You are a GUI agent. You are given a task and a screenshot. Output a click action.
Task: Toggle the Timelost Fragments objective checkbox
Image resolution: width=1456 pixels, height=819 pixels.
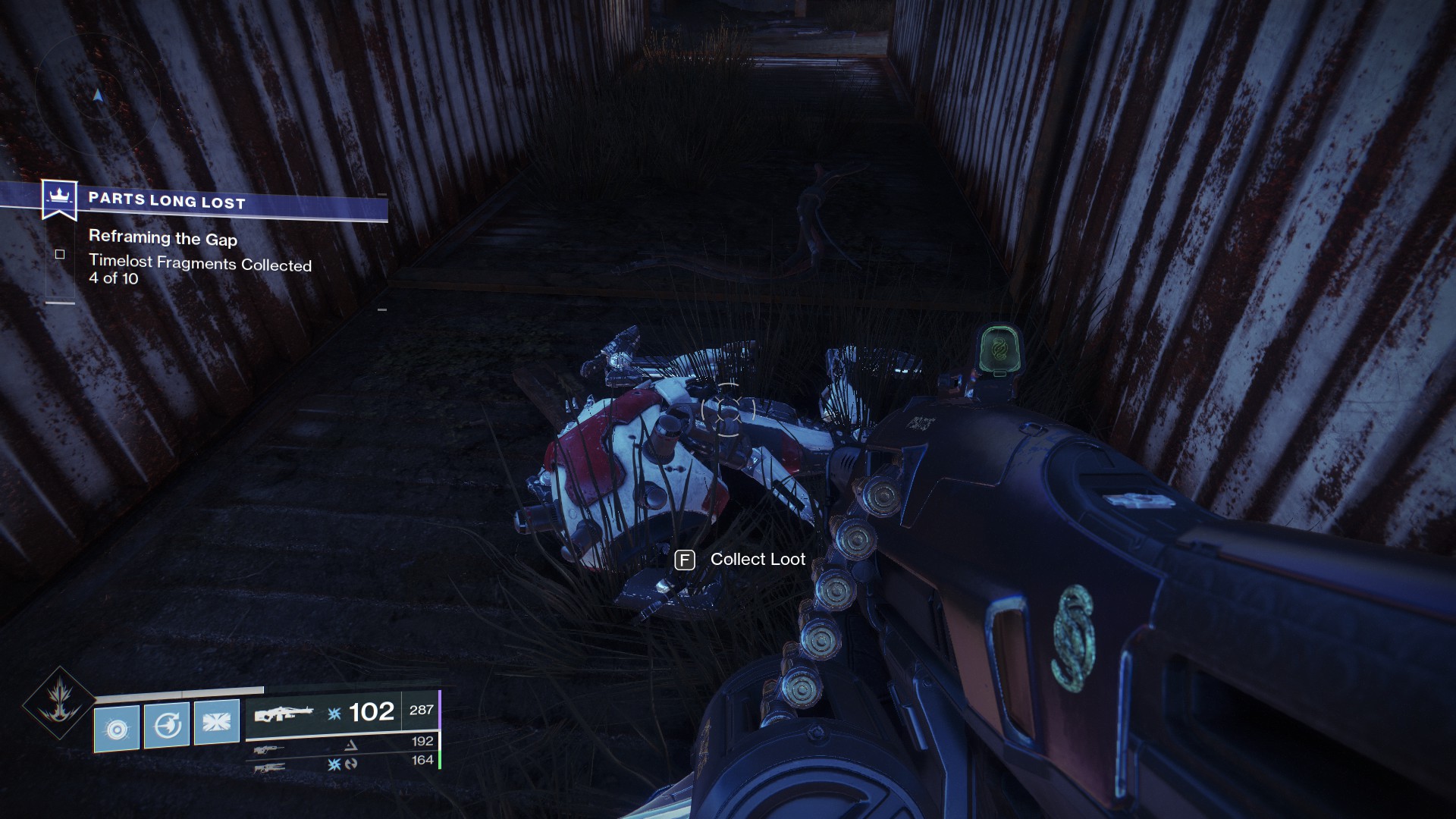click(x=60, y=255)
